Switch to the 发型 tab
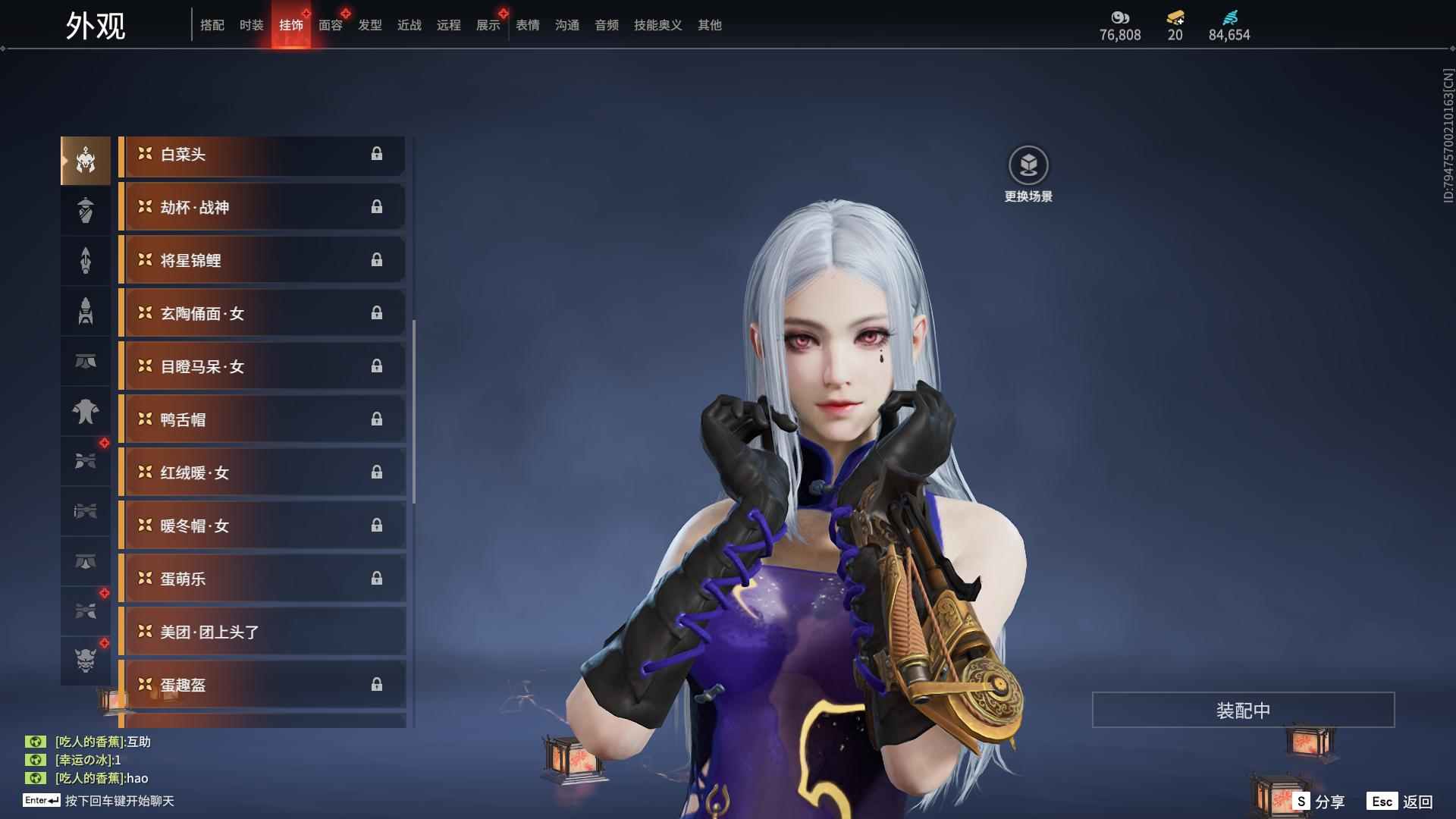The width and height of the screenshot is (1456, 819). click(370, 25)
